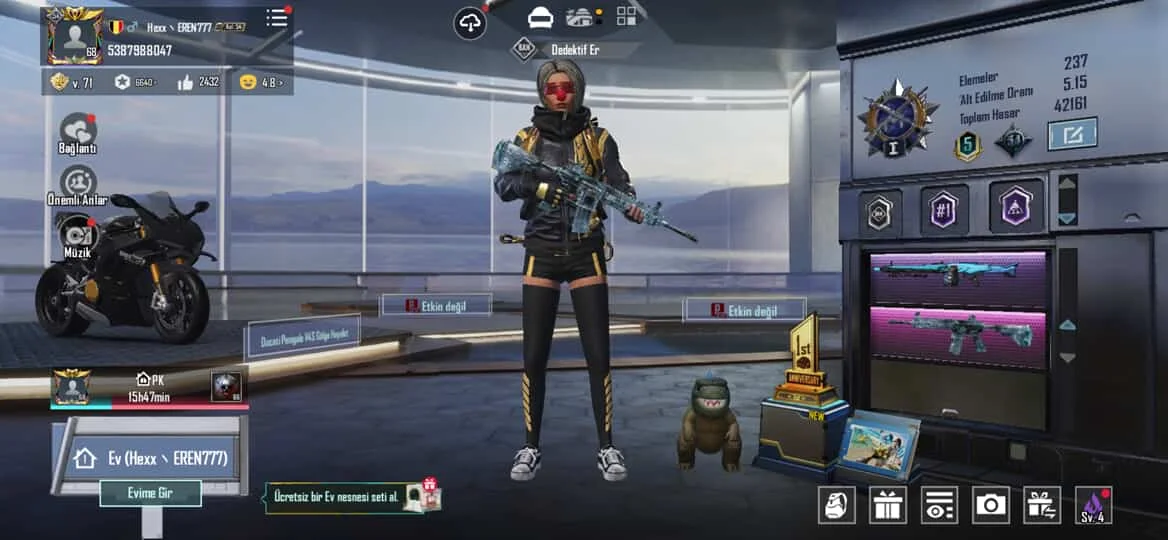Viewport: 1168px width, 540px height.
Task: Open the edit stats pencil button
Action: [x=1072, y=134]
